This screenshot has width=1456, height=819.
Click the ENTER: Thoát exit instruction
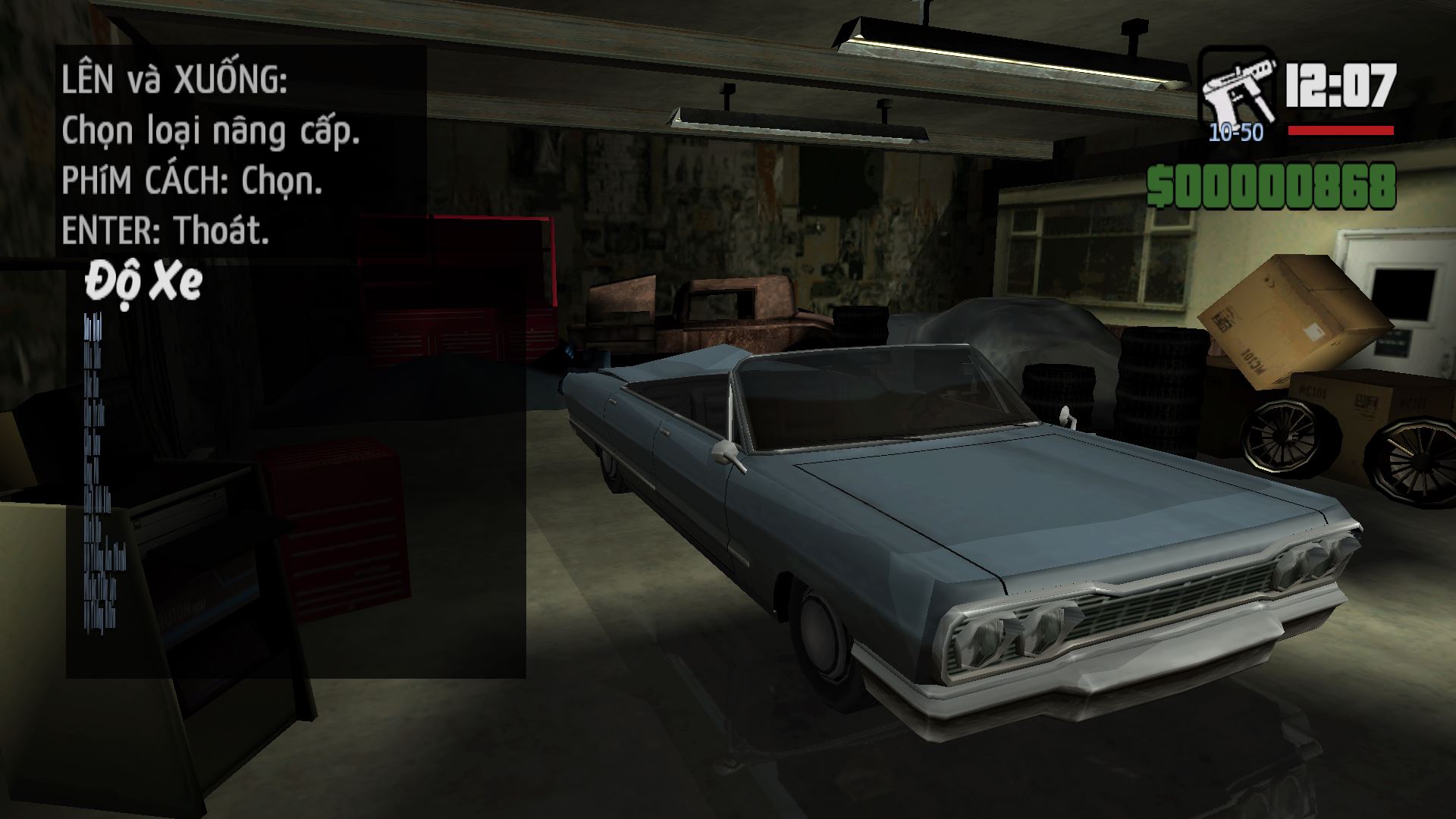point(167,231)
